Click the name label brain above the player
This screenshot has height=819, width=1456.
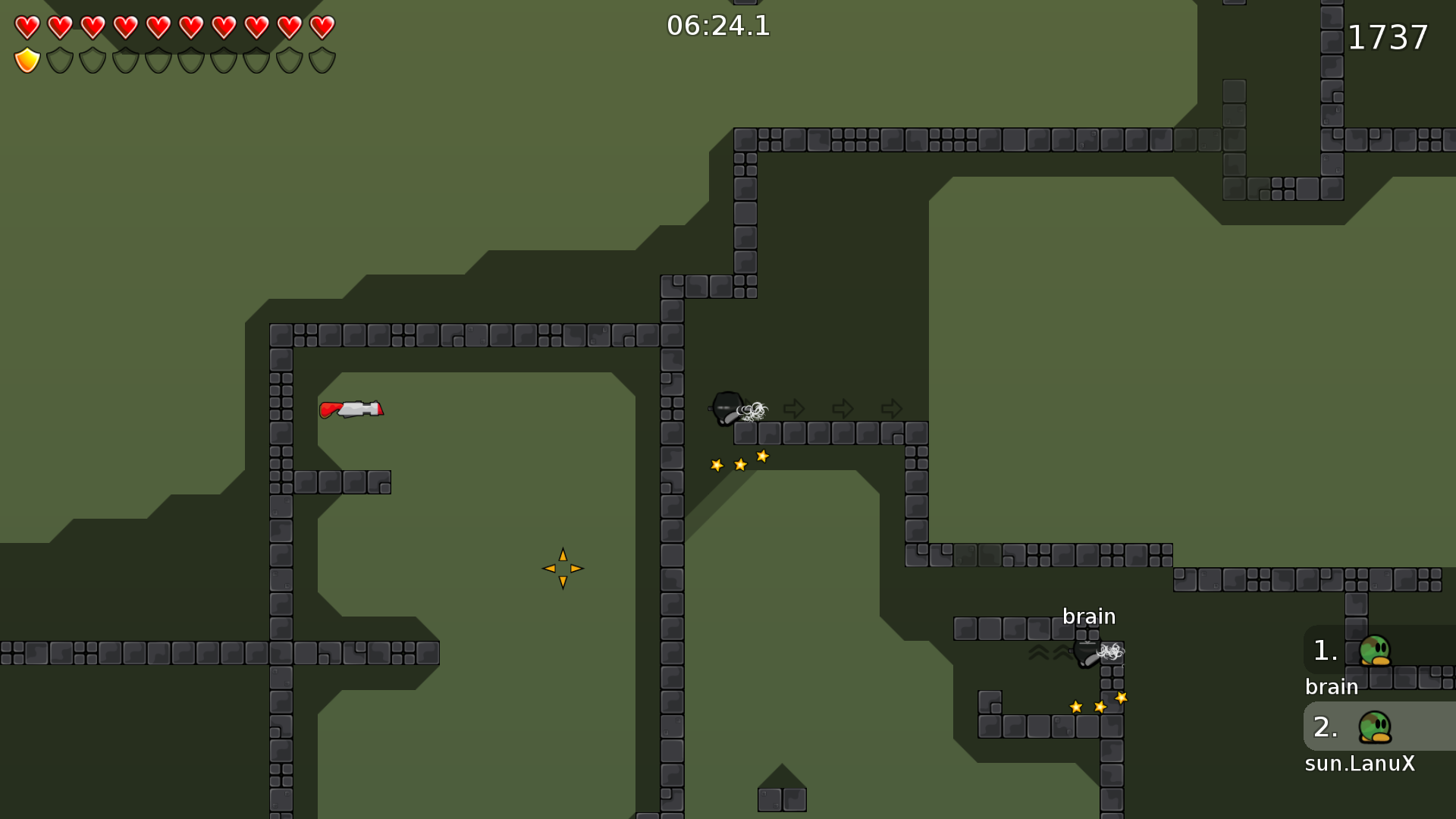pyautogui.click(x=1089, y=617)
